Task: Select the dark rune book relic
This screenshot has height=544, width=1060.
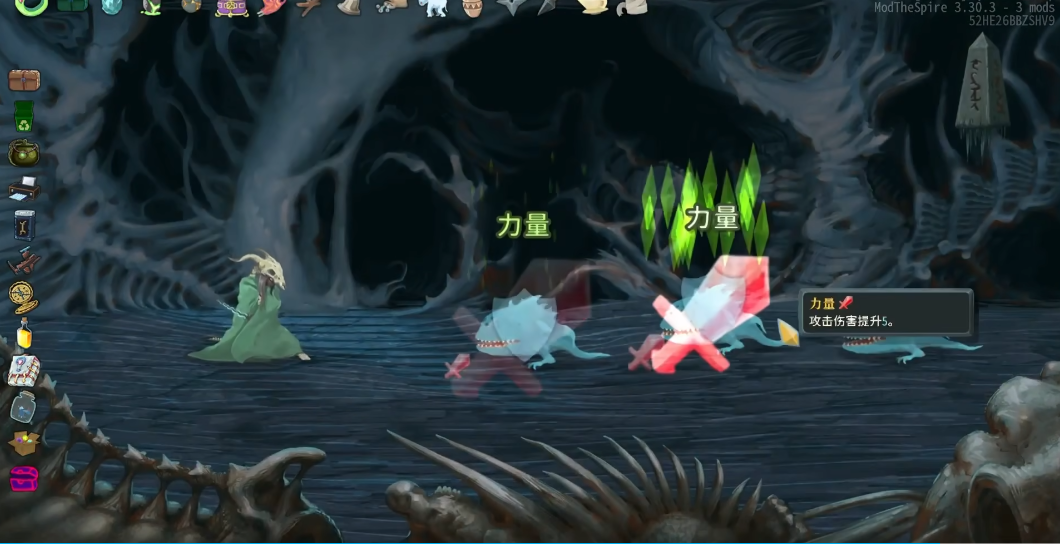Action: click(x=24, y=224)
